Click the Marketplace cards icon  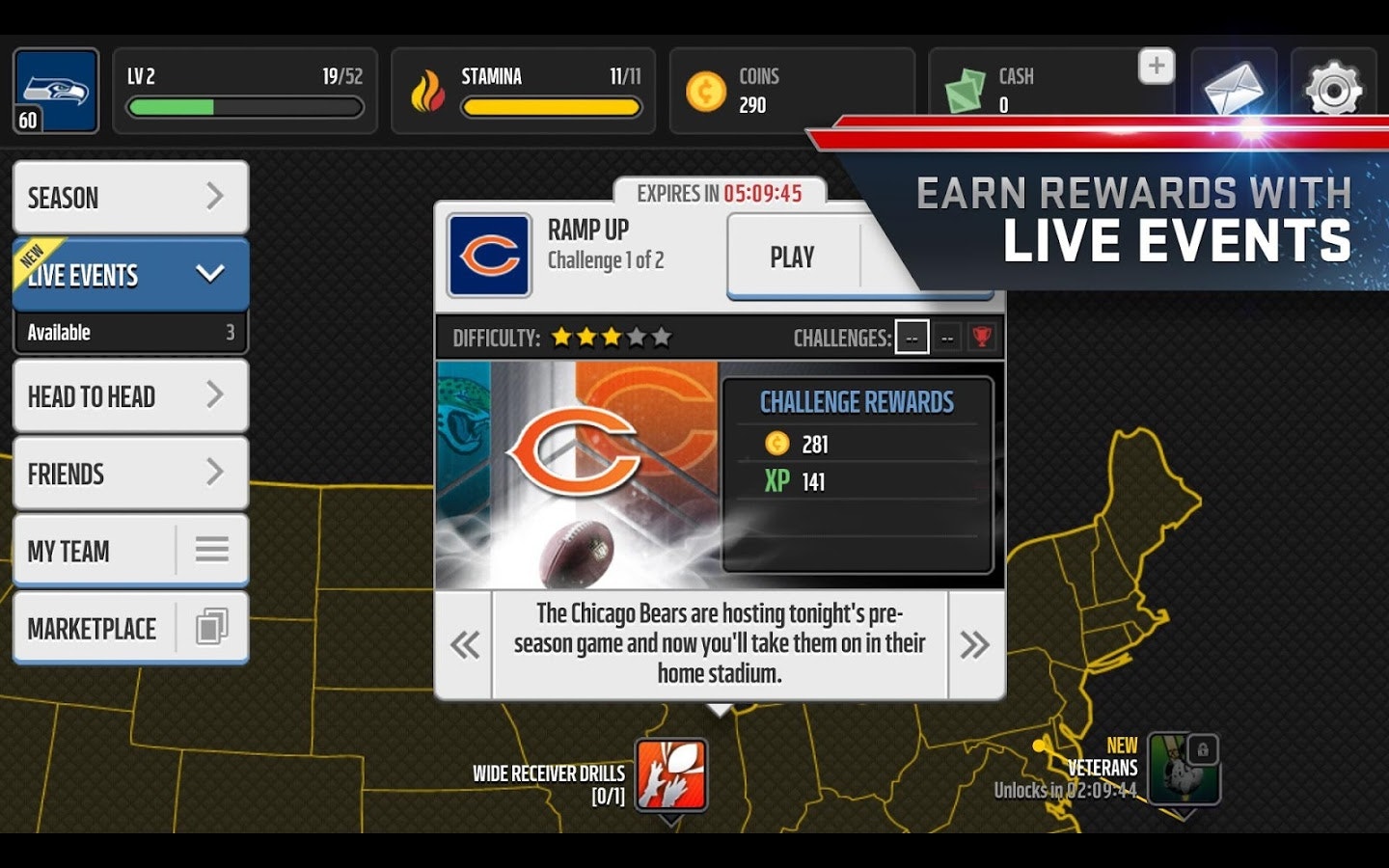click(x=209, y=627)
